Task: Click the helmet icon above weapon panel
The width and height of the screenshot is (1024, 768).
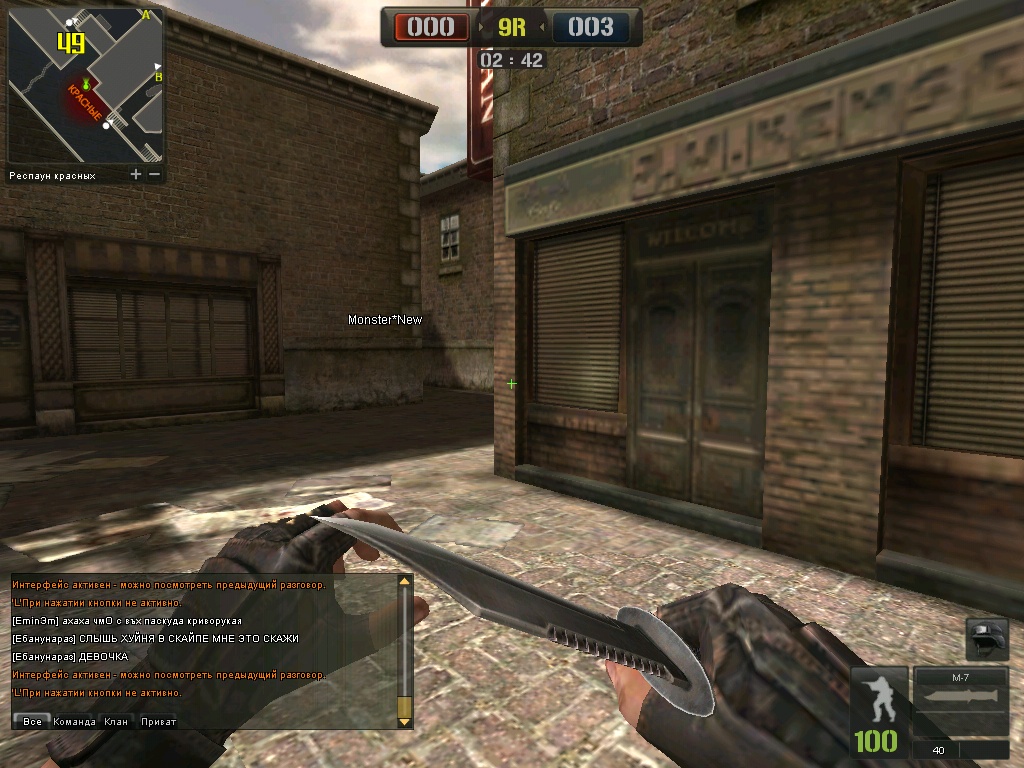Action: click(987, 638)
